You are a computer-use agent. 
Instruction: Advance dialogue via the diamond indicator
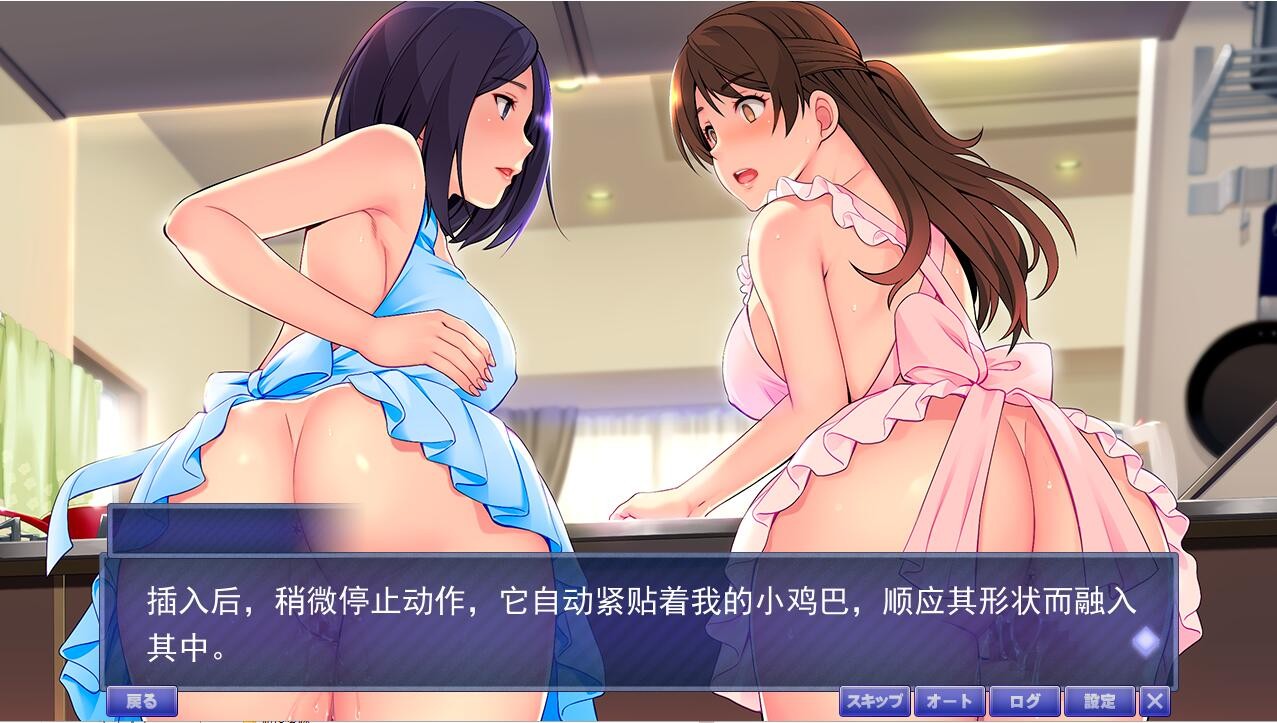1145,641
